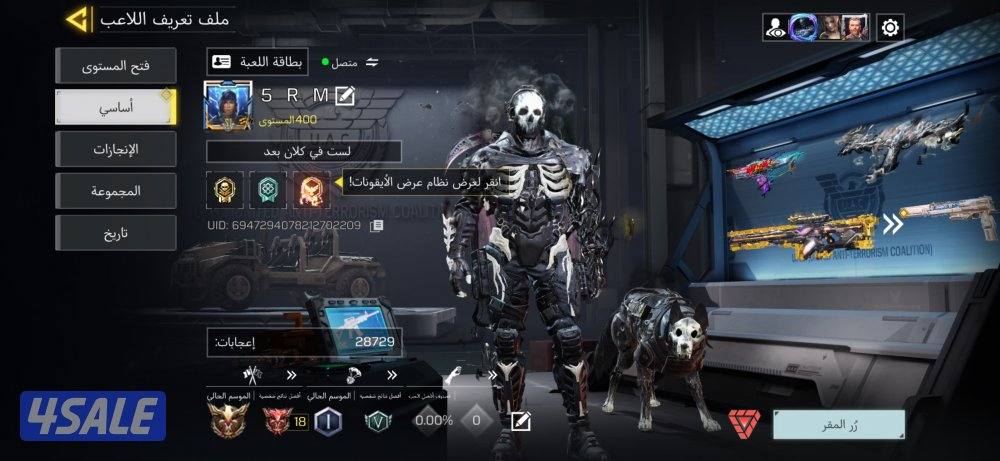View recent profile visitors eye icon

(776, 27)
